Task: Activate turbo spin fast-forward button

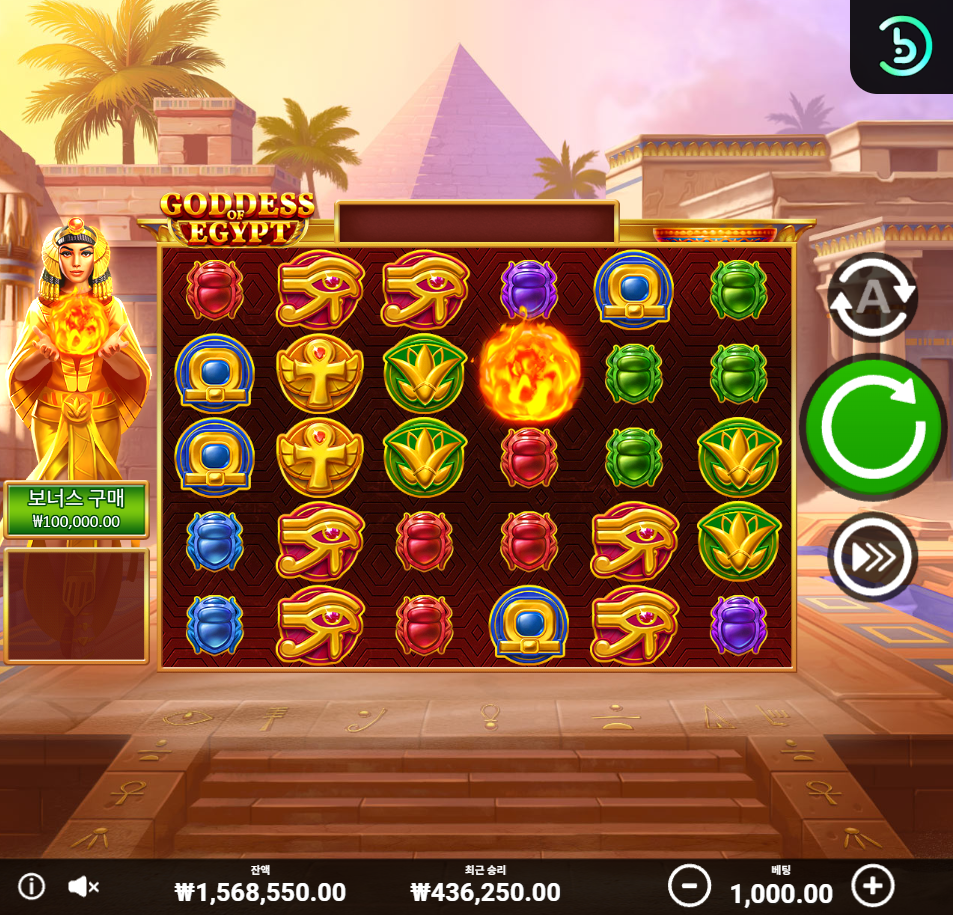Action: pyautogui.click(x=872, y=557)
